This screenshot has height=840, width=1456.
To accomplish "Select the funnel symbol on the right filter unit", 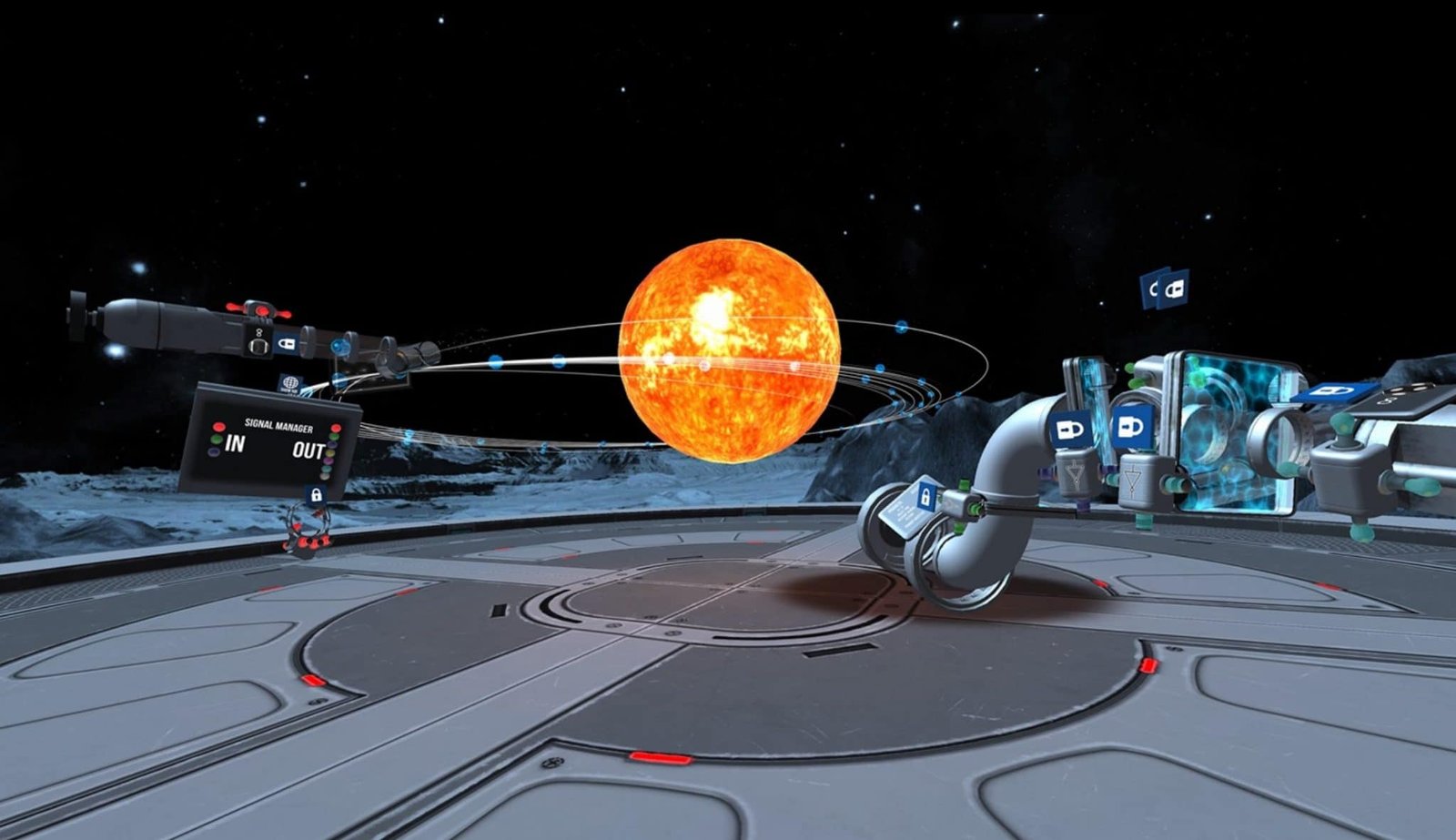I will (x=1132, y=479).
